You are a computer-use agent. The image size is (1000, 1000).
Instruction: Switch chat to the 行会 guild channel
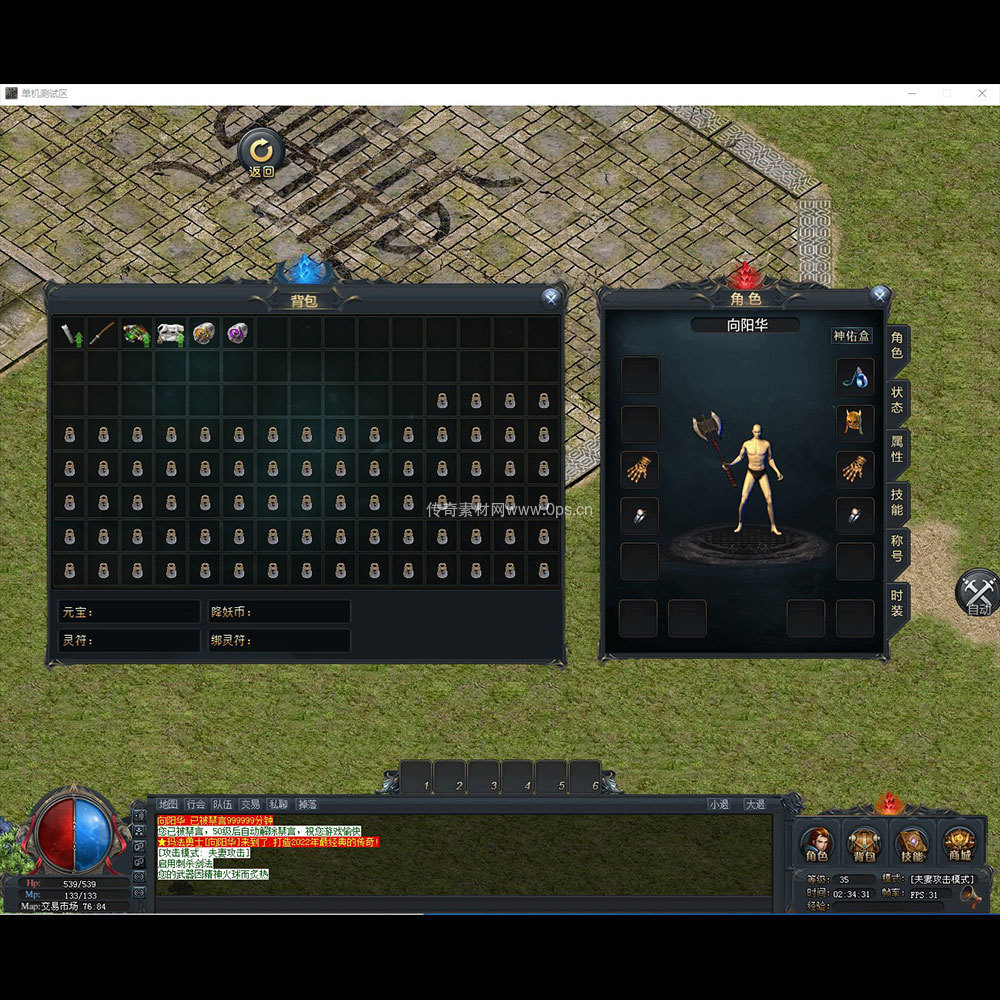196,804
